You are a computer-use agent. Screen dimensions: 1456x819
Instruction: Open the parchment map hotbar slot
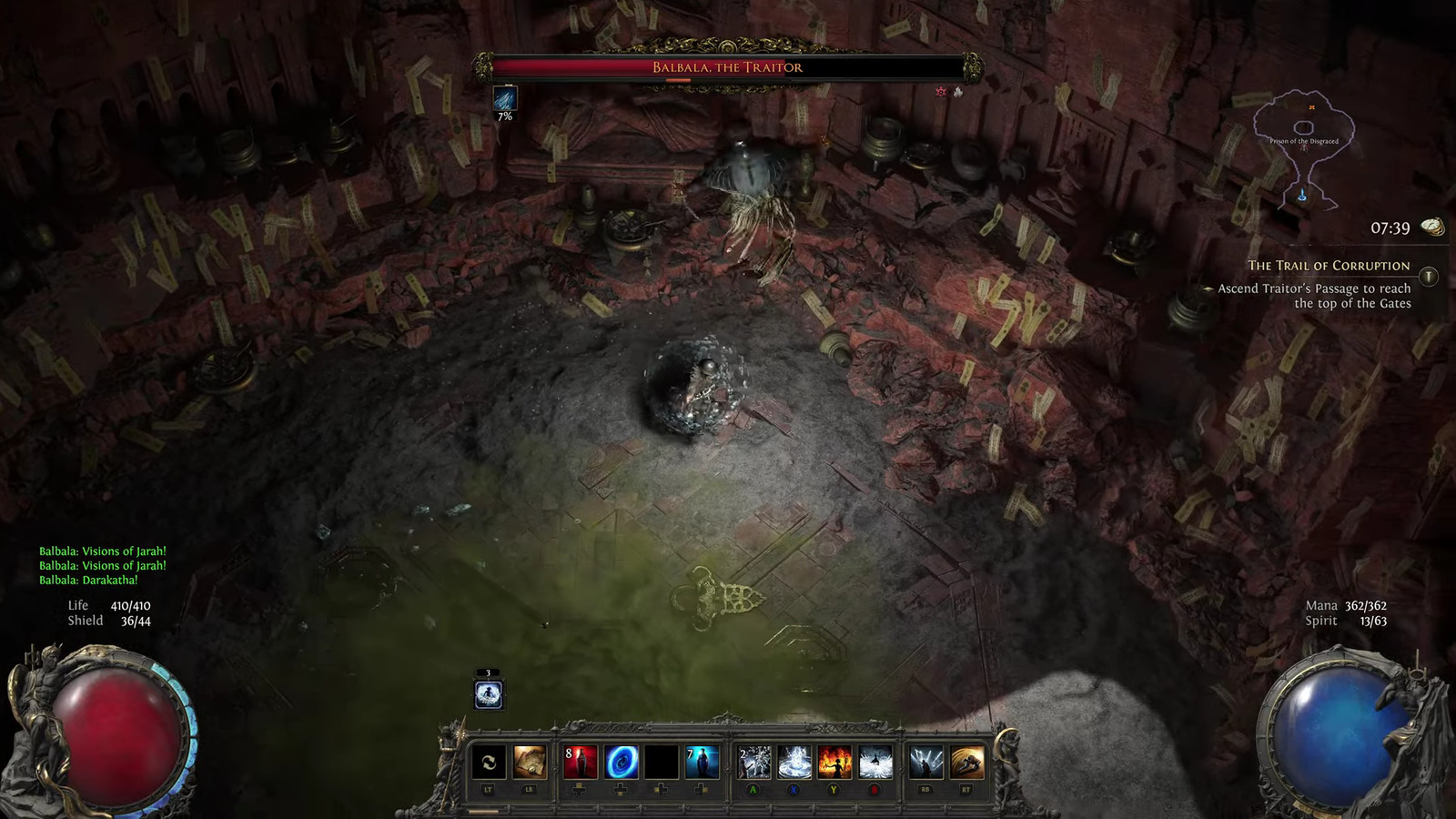point(530,763)
